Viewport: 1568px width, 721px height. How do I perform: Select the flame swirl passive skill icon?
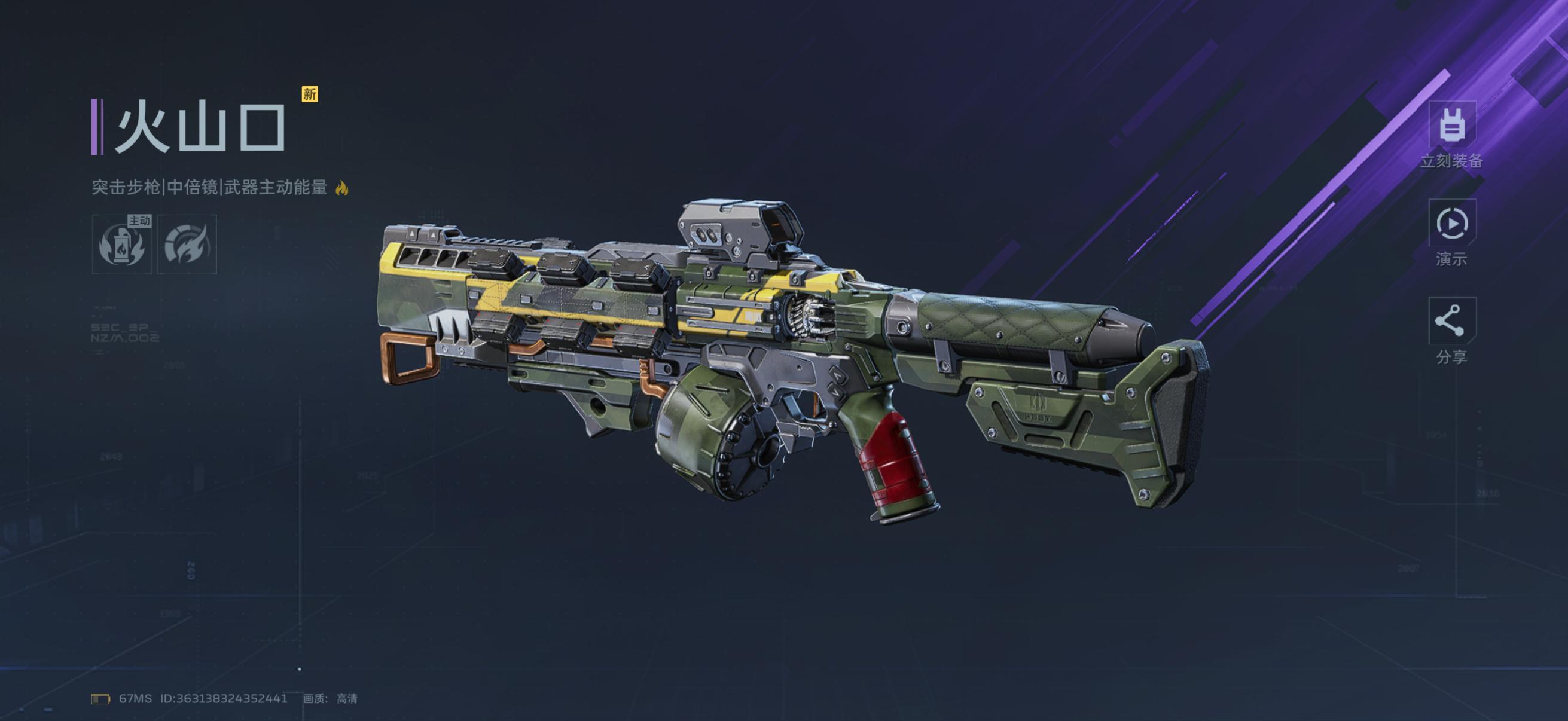tap(187, 244)
